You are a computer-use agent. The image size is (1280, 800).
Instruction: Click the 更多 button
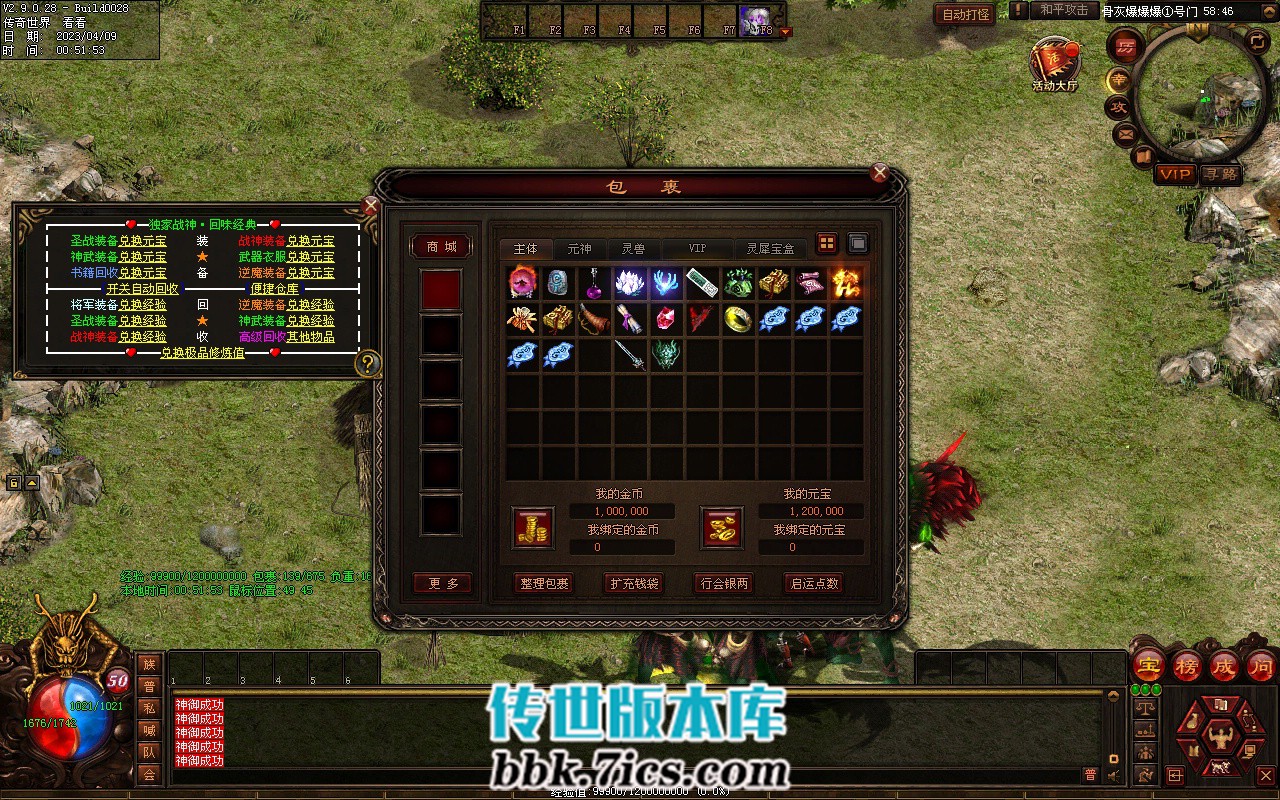[x=442, y=583]
